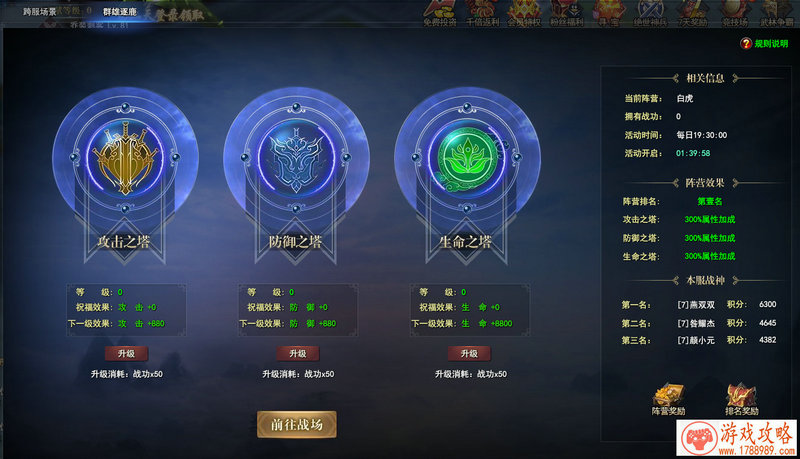
Task: Upgrade the 攻击之塔 attack tower
Action: pyautogui.click(x=126, y=353)
